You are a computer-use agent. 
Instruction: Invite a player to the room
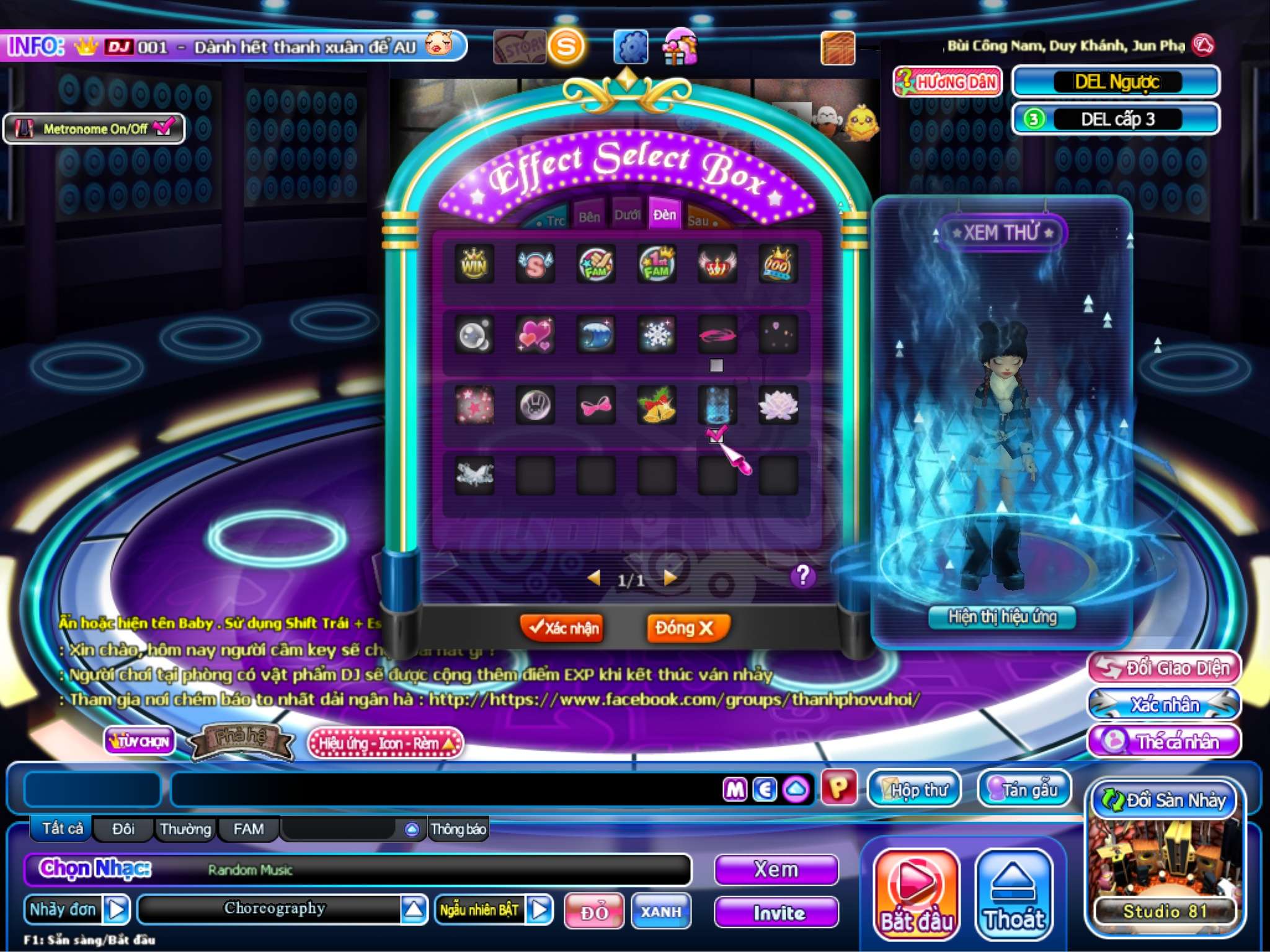(777, 912)
